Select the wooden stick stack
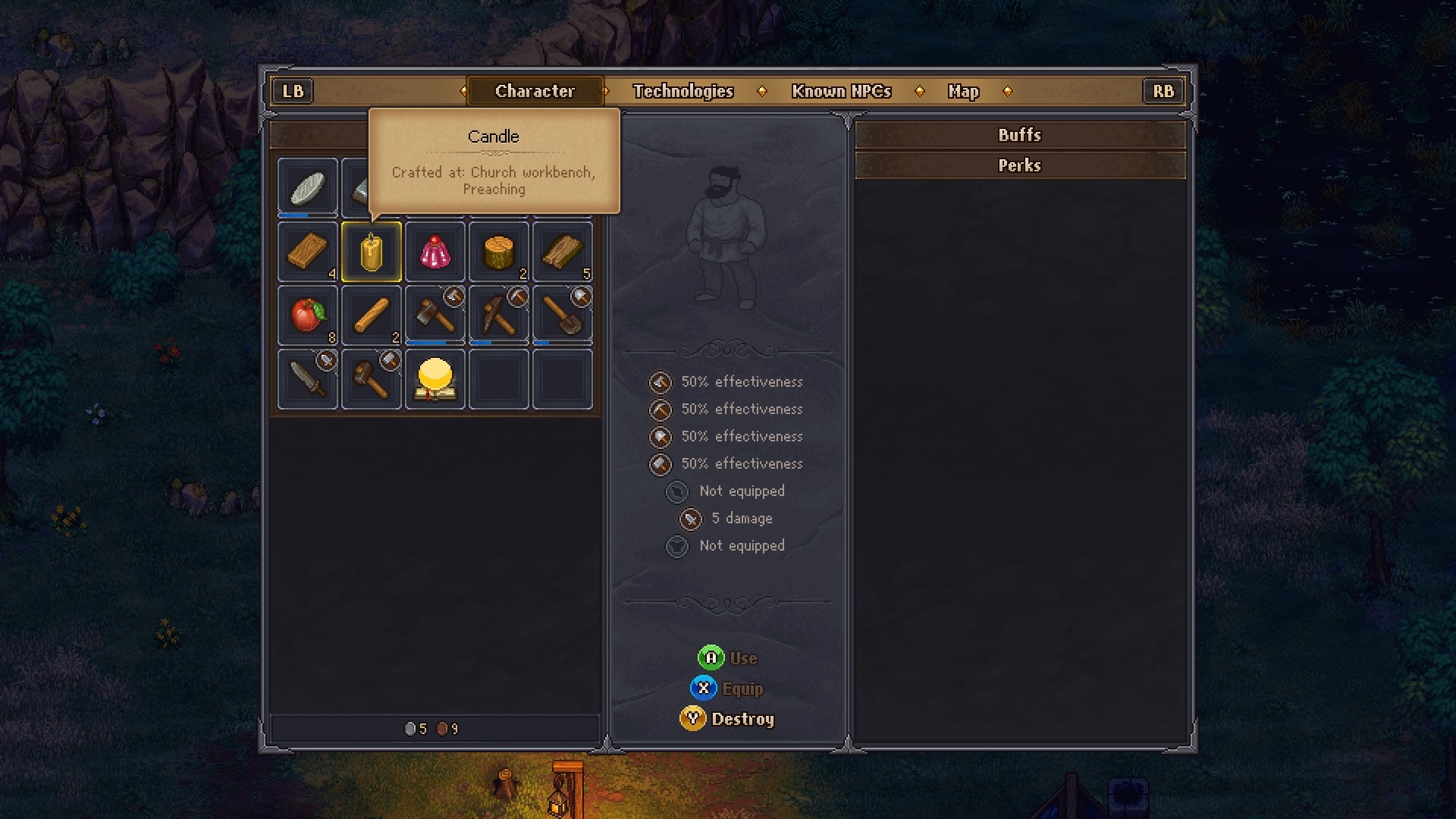1456x819 pixels. coord(372,315)
